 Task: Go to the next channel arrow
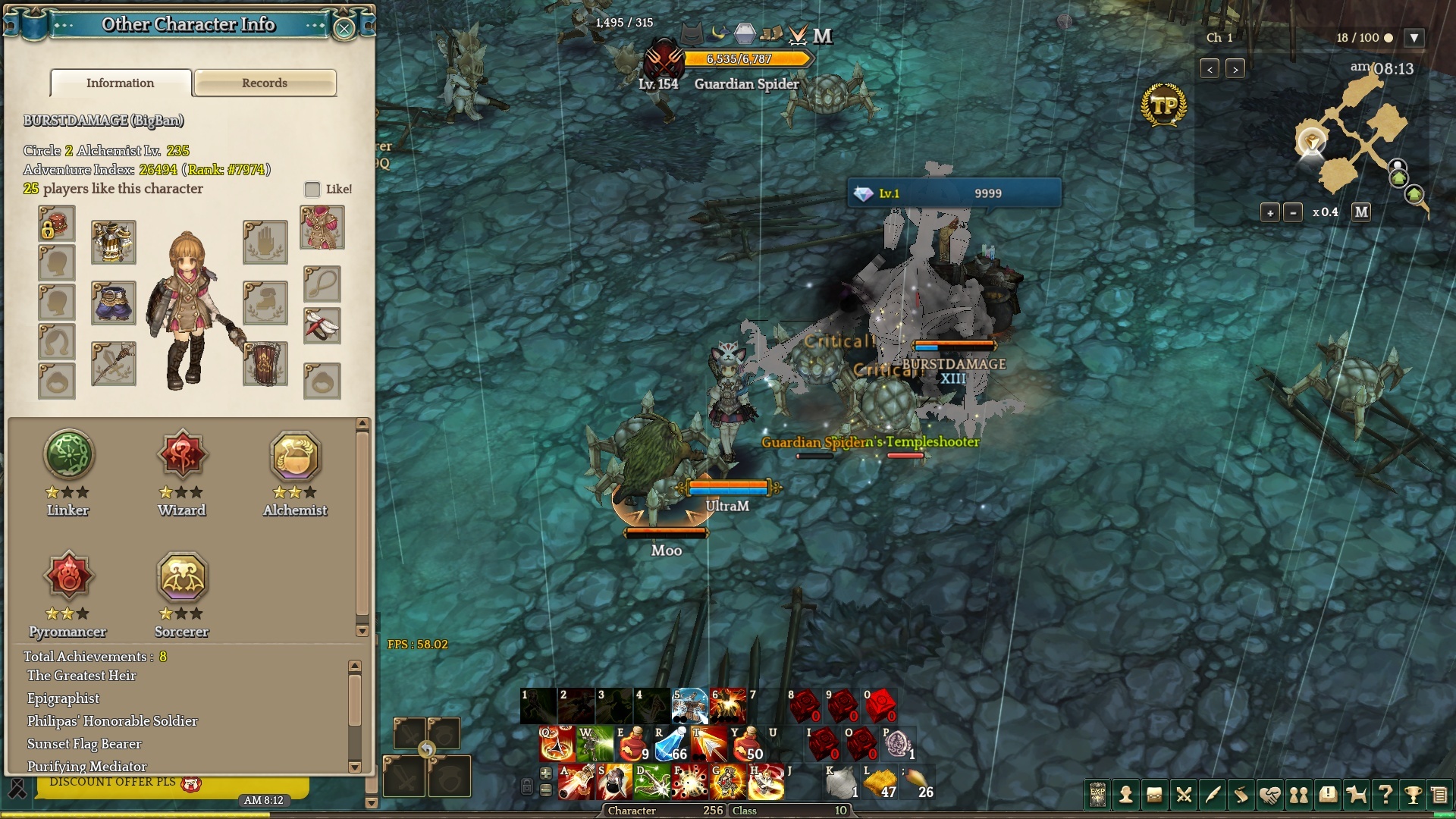point(1235,69)
